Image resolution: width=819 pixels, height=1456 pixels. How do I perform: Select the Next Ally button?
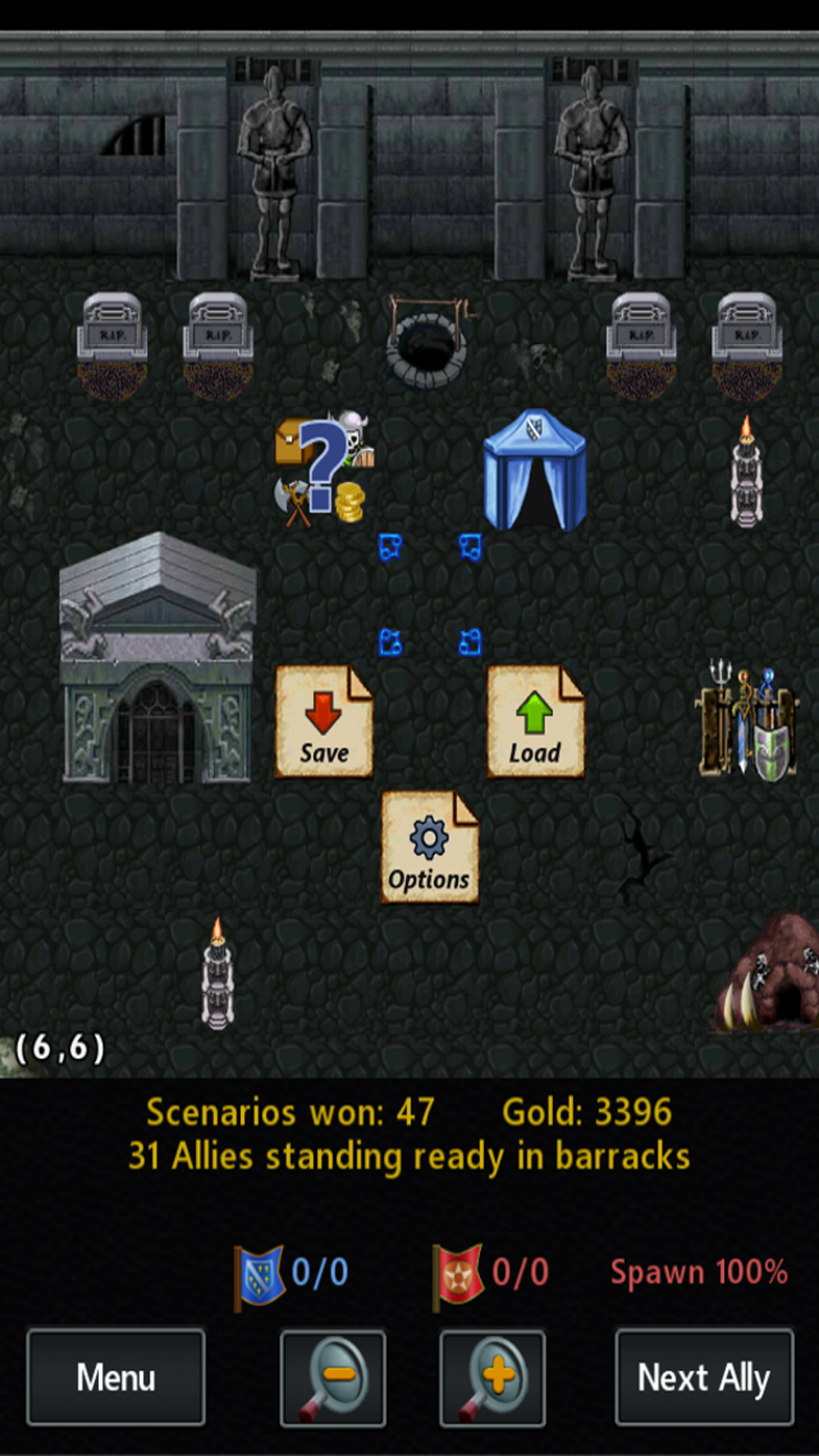[x=704, y=1377]
